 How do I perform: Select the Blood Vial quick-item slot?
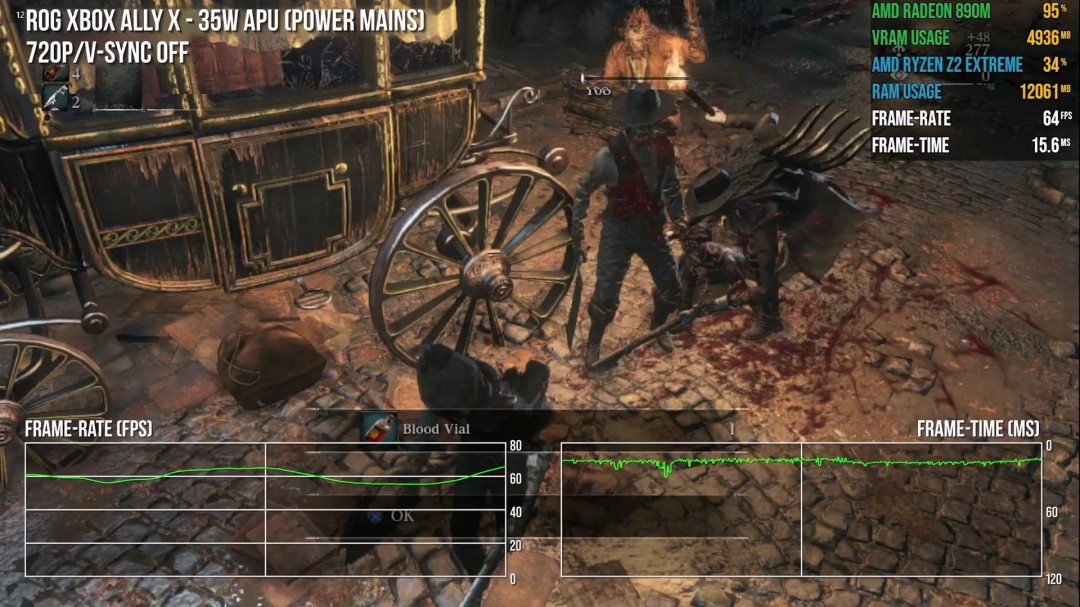(x=55, y=74)
